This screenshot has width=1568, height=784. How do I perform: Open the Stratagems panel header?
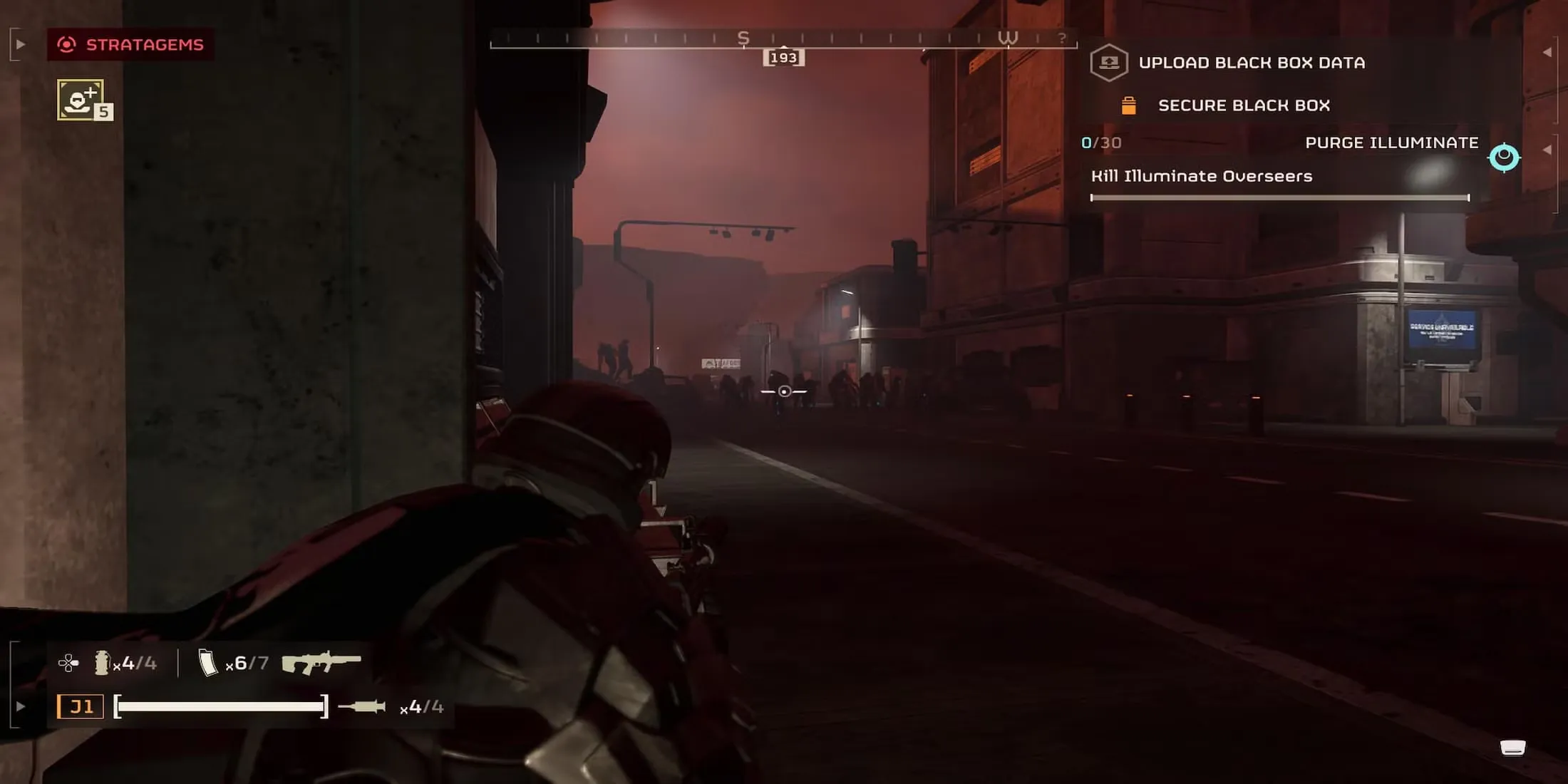click(131, 45)
